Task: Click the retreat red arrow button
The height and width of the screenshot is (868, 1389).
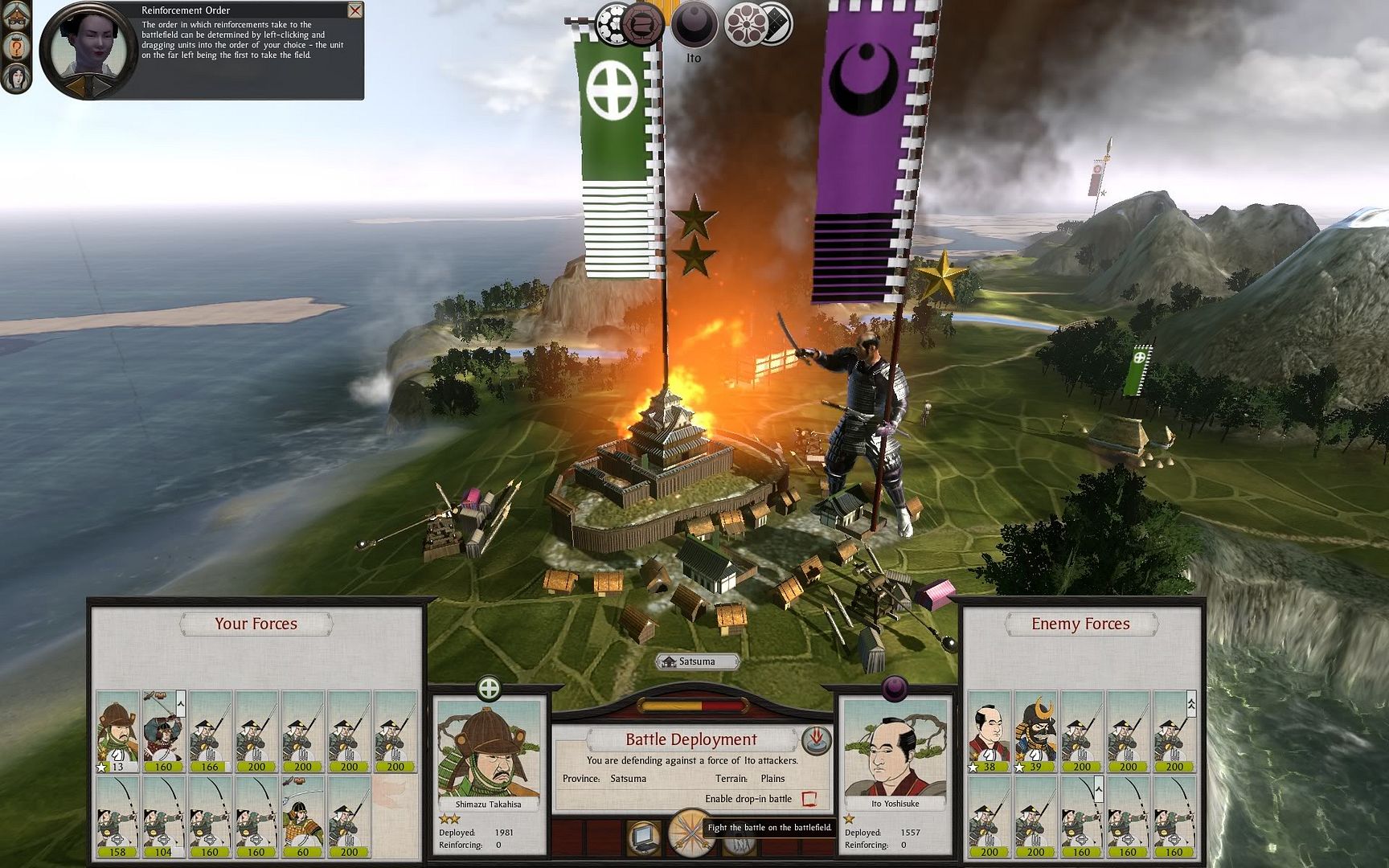Action: pyautogui.click(x=816, y=739)
